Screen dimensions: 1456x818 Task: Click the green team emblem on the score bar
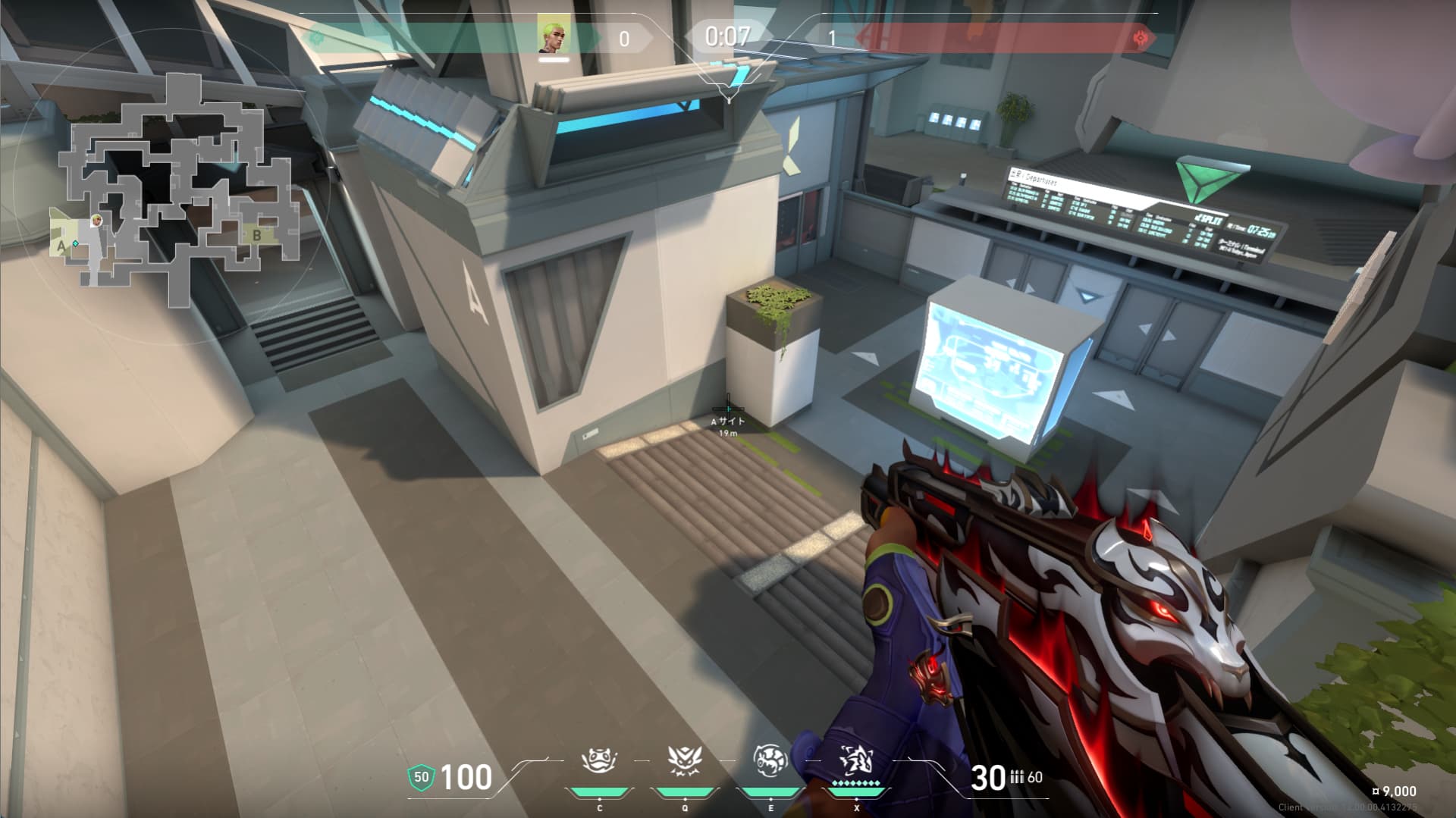315,38
